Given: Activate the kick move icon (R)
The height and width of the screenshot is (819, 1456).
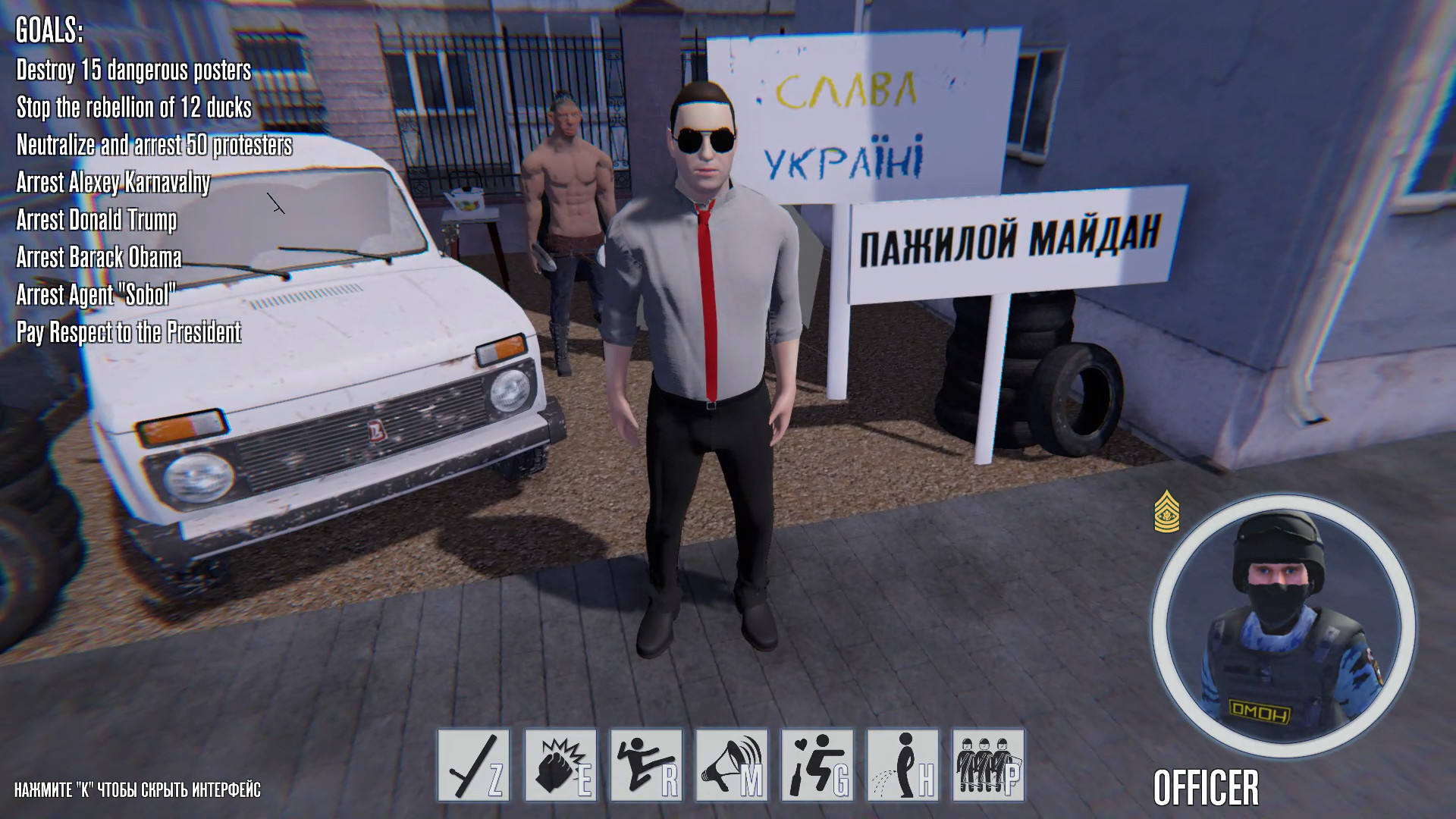Looking at the screenshot, I should click(645, 766).
